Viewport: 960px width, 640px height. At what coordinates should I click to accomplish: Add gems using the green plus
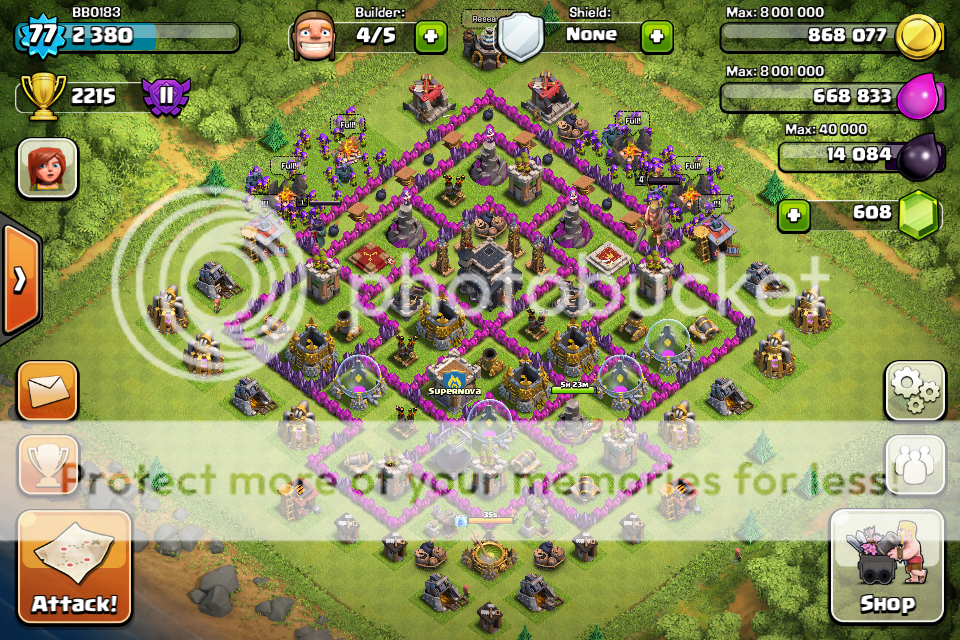pos(794,214)
